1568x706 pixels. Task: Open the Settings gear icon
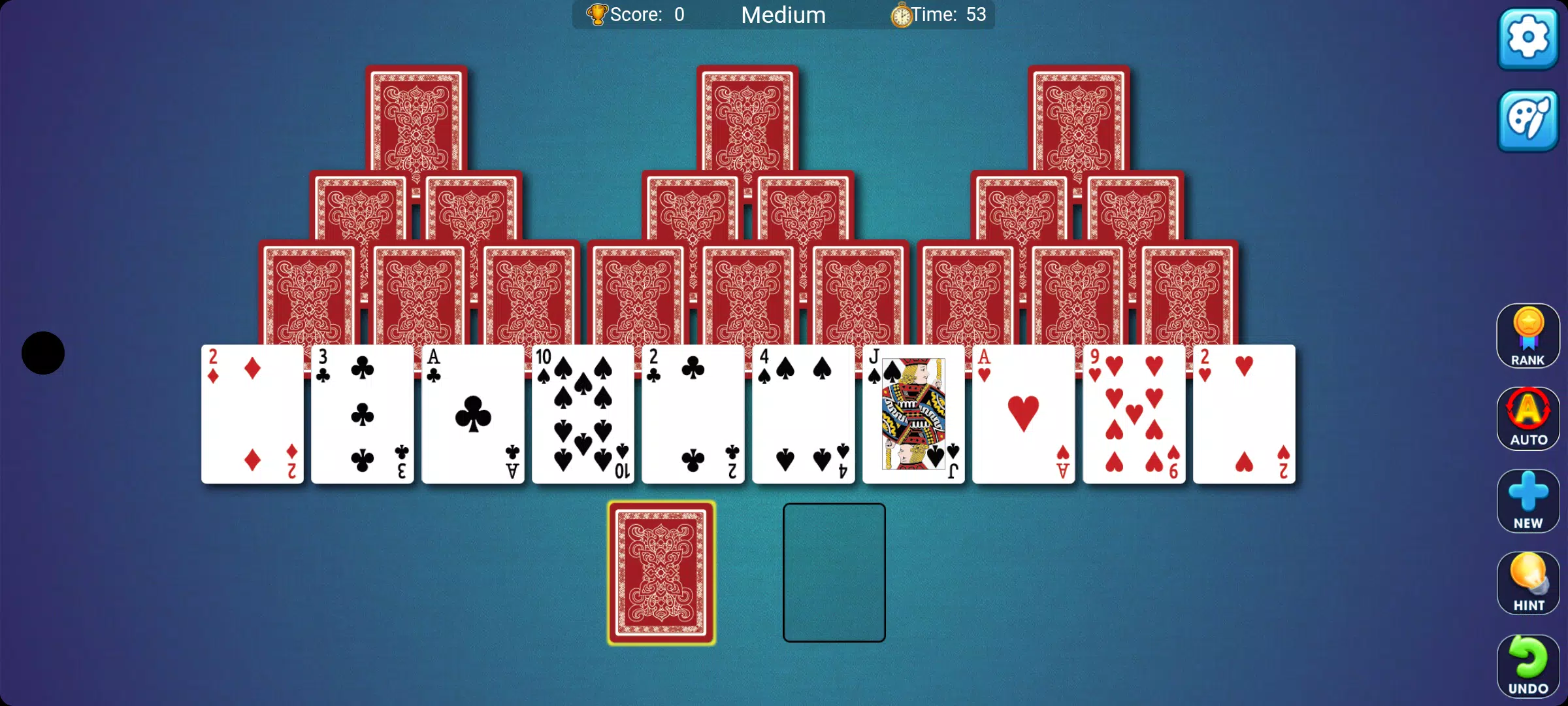click(x=1527, y=39)
